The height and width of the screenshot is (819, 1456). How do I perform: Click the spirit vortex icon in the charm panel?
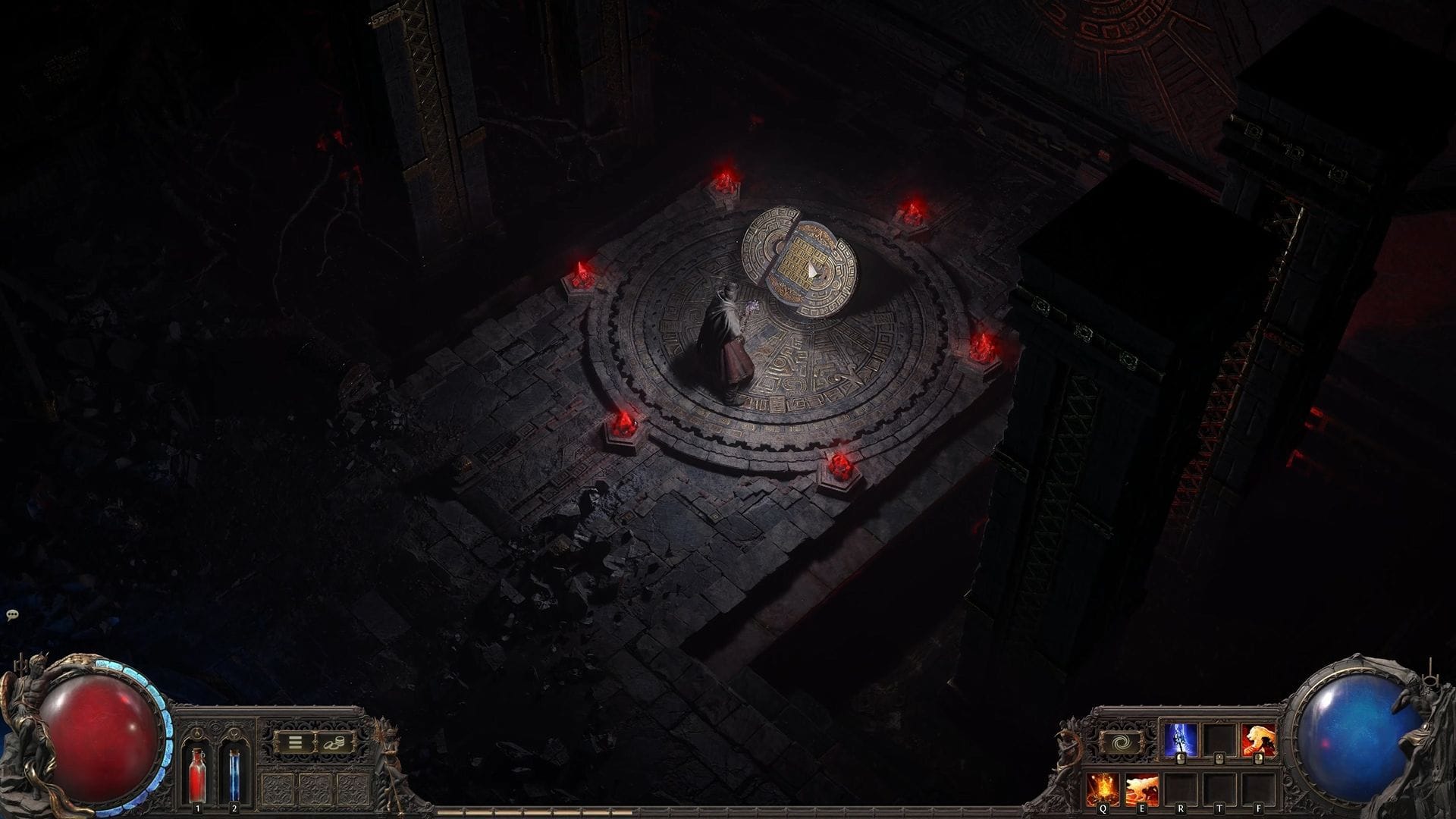point(1120,742)
